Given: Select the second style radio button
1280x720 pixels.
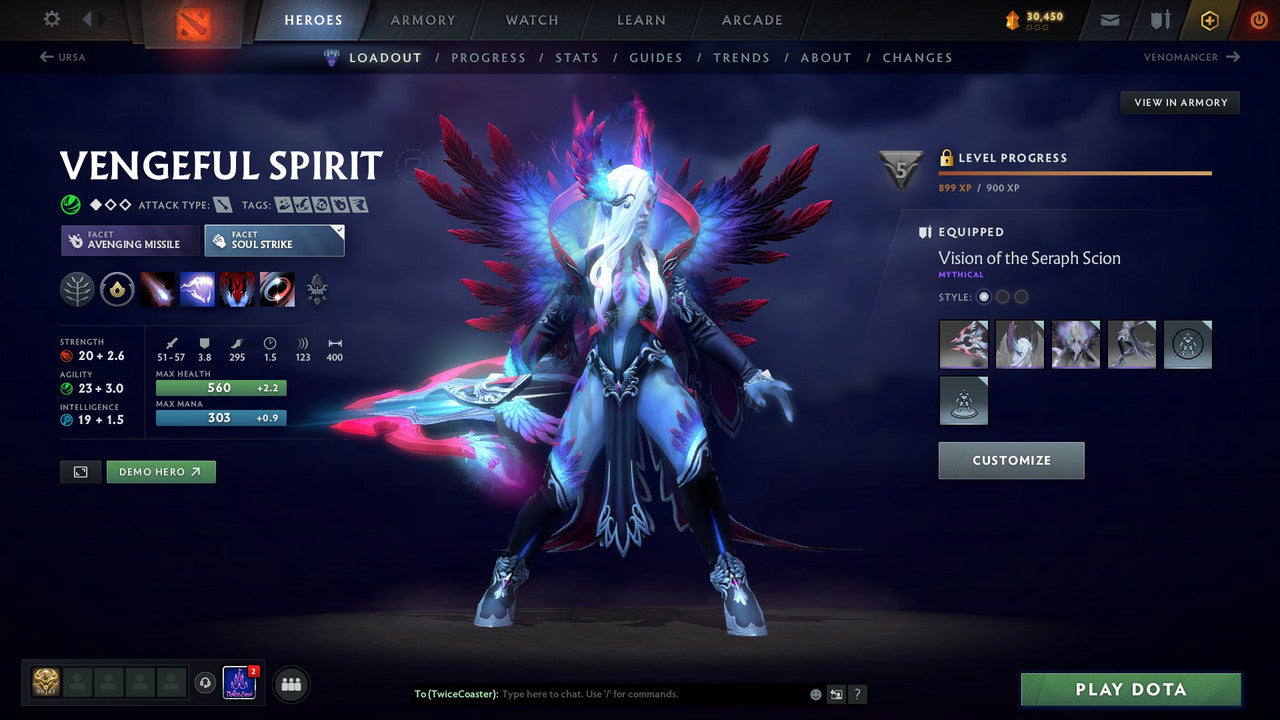Looking at the screenshot, I should [x=1002, y=296].
